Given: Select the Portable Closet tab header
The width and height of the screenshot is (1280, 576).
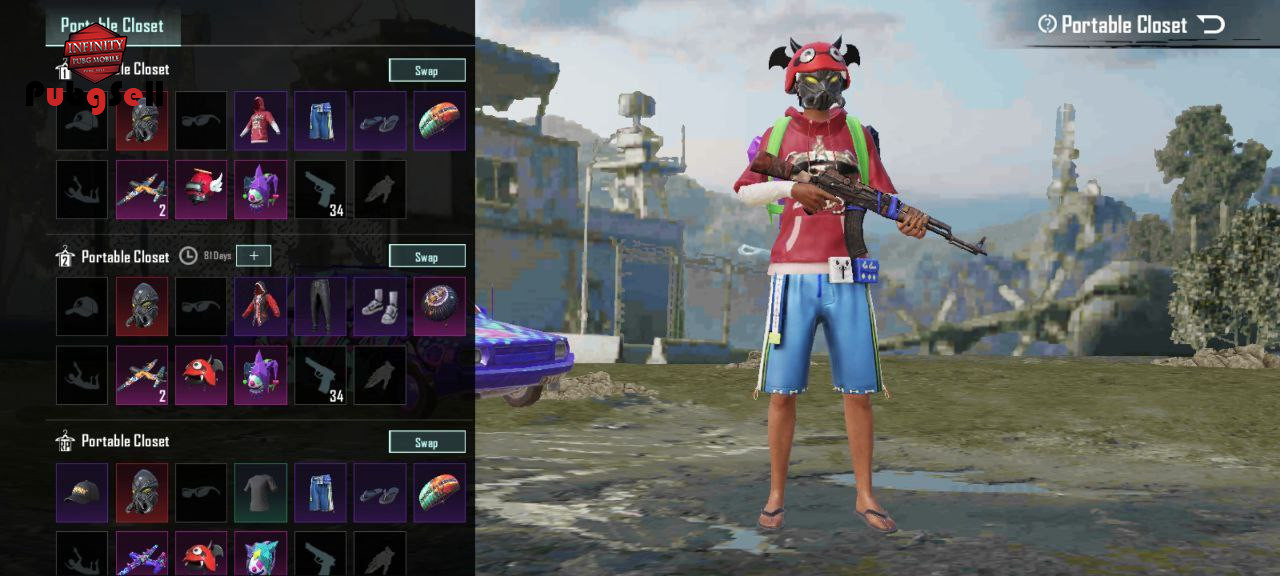Looking at the screenshot, I should click(112, 26).
